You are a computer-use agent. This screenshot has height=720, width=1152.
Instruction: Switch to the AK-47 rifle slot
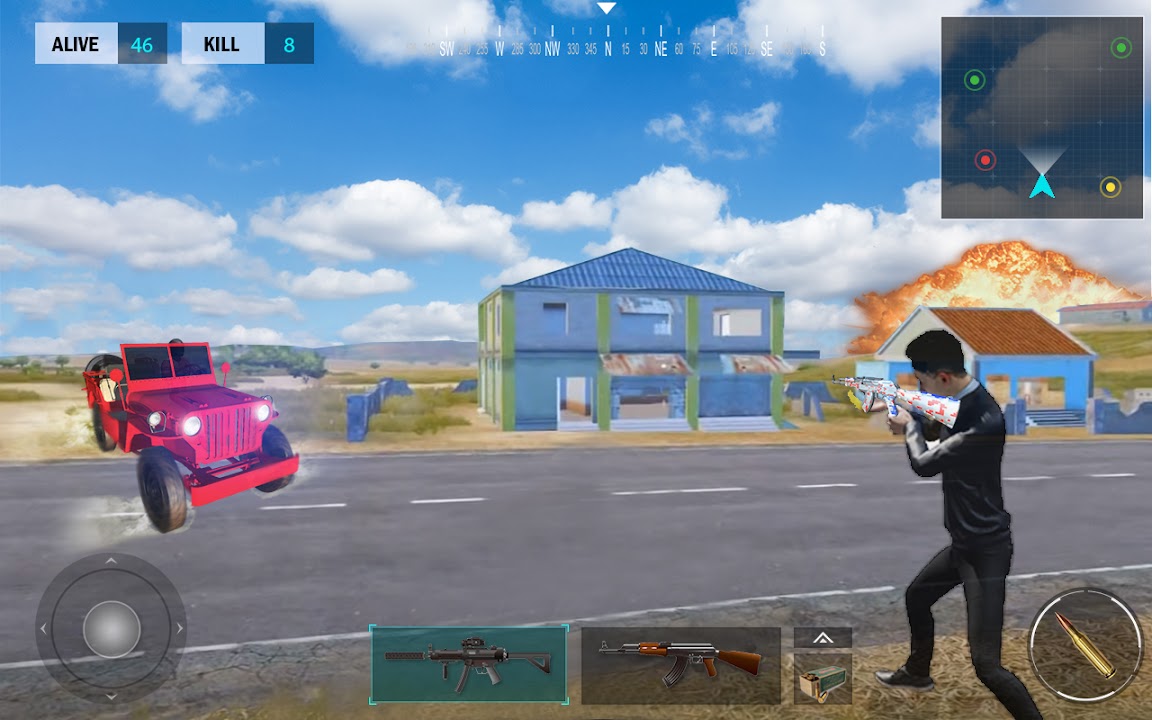coord(680,665)
